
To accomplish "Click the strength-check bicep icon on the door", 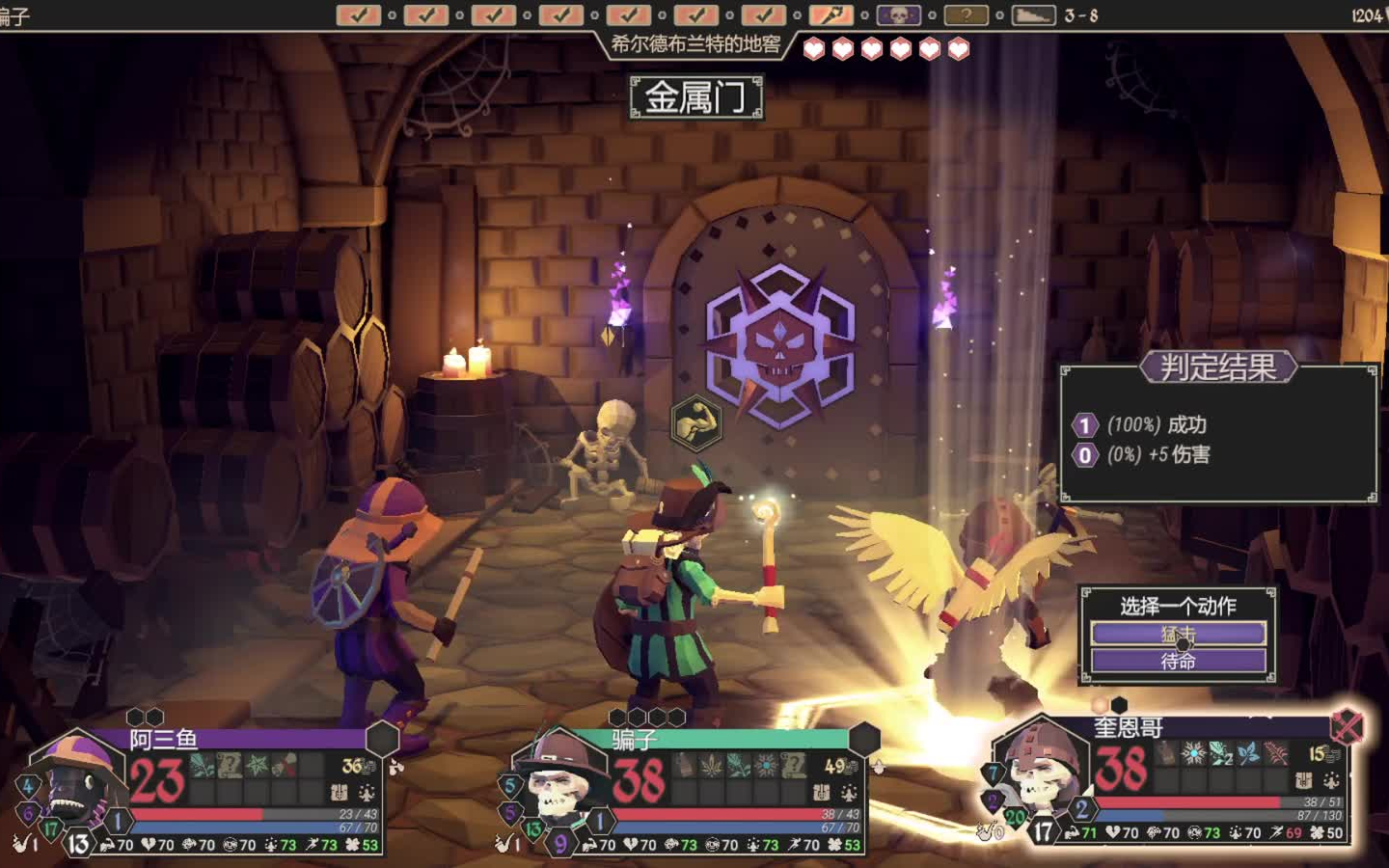I will click(695, 422).
